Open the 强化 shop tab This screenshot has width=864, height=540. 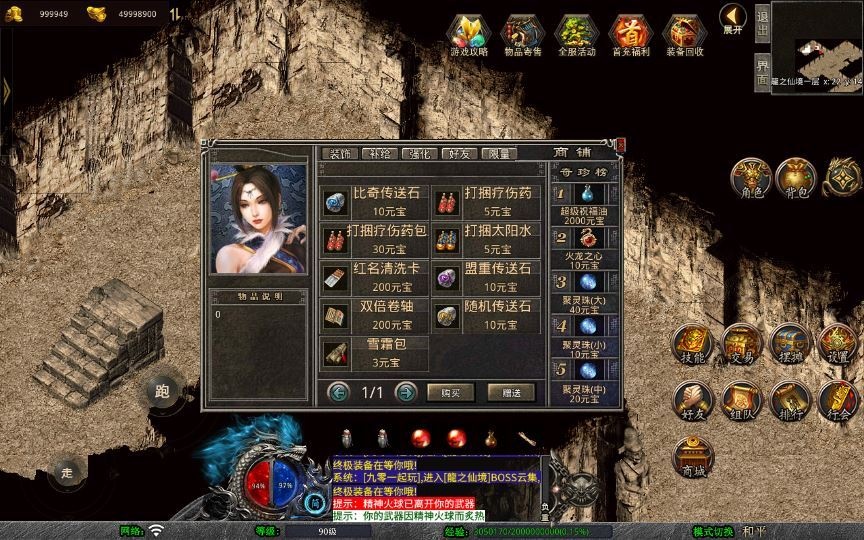(x=419, y=154)
